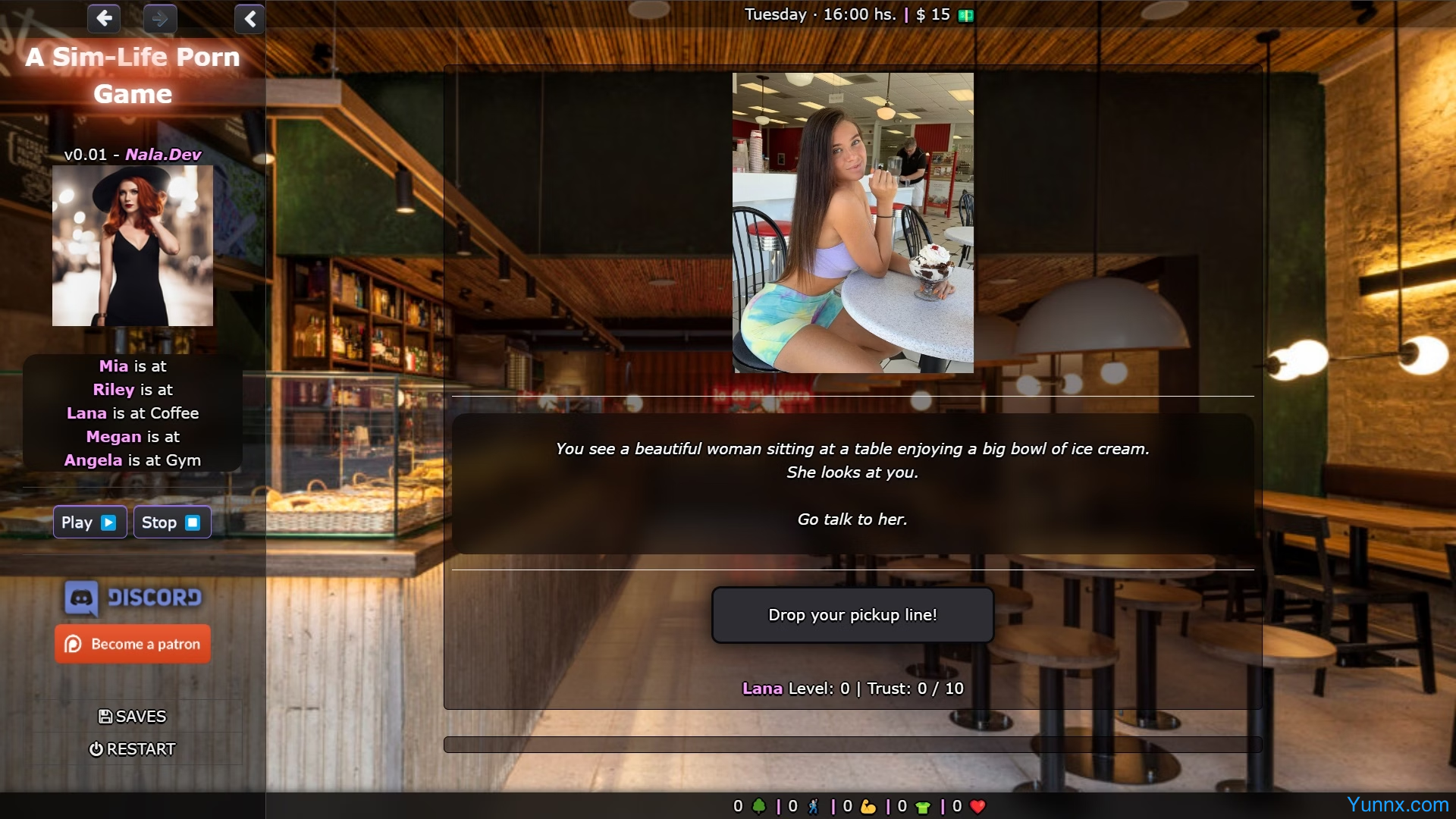Collapse the sidebar with the chevron button
1456x819 pixels.
click(x=249, y=18)
